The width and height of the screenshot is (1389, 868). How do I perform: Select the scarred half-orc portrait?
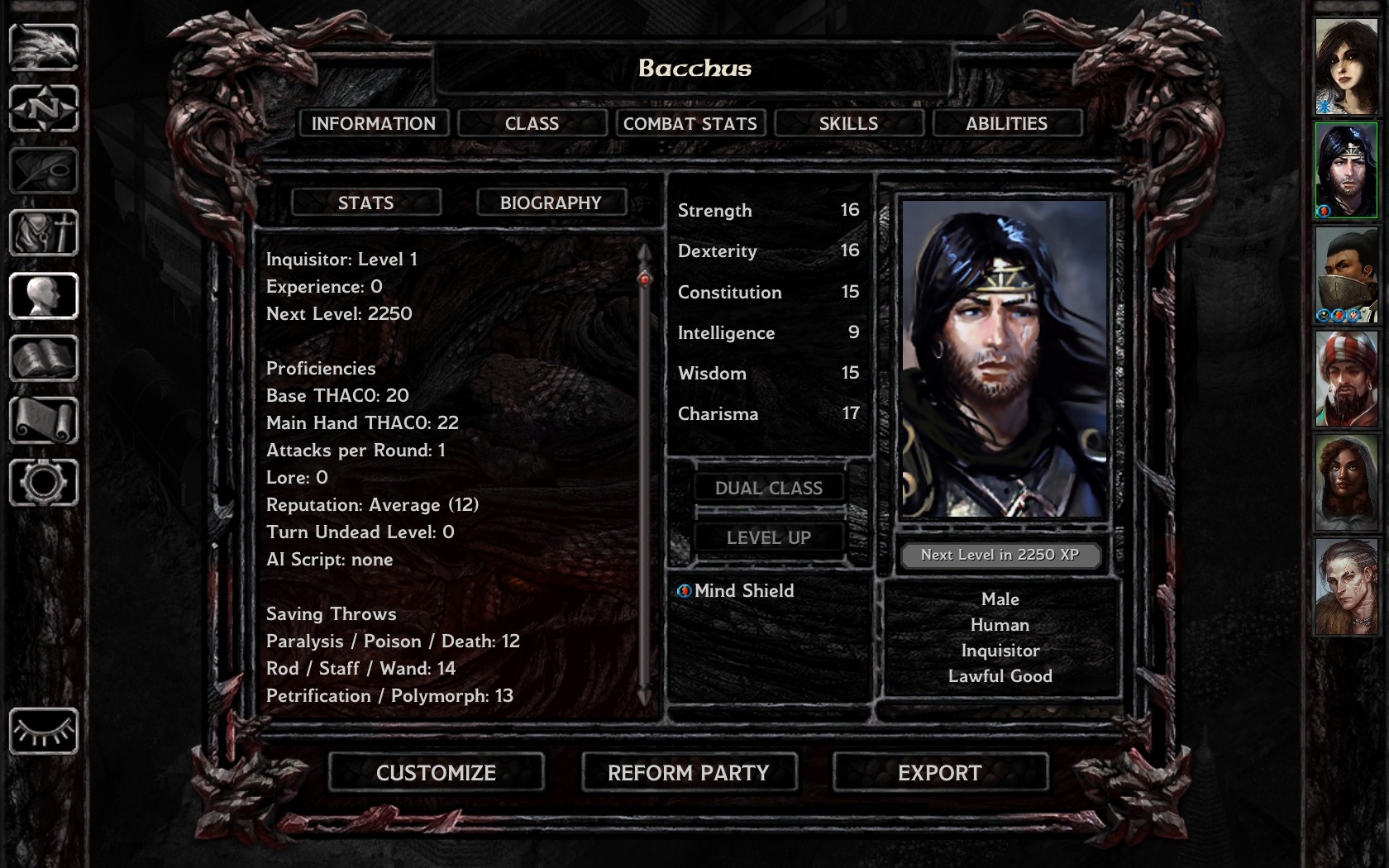pyautogui.click(x=1346, y=587)
